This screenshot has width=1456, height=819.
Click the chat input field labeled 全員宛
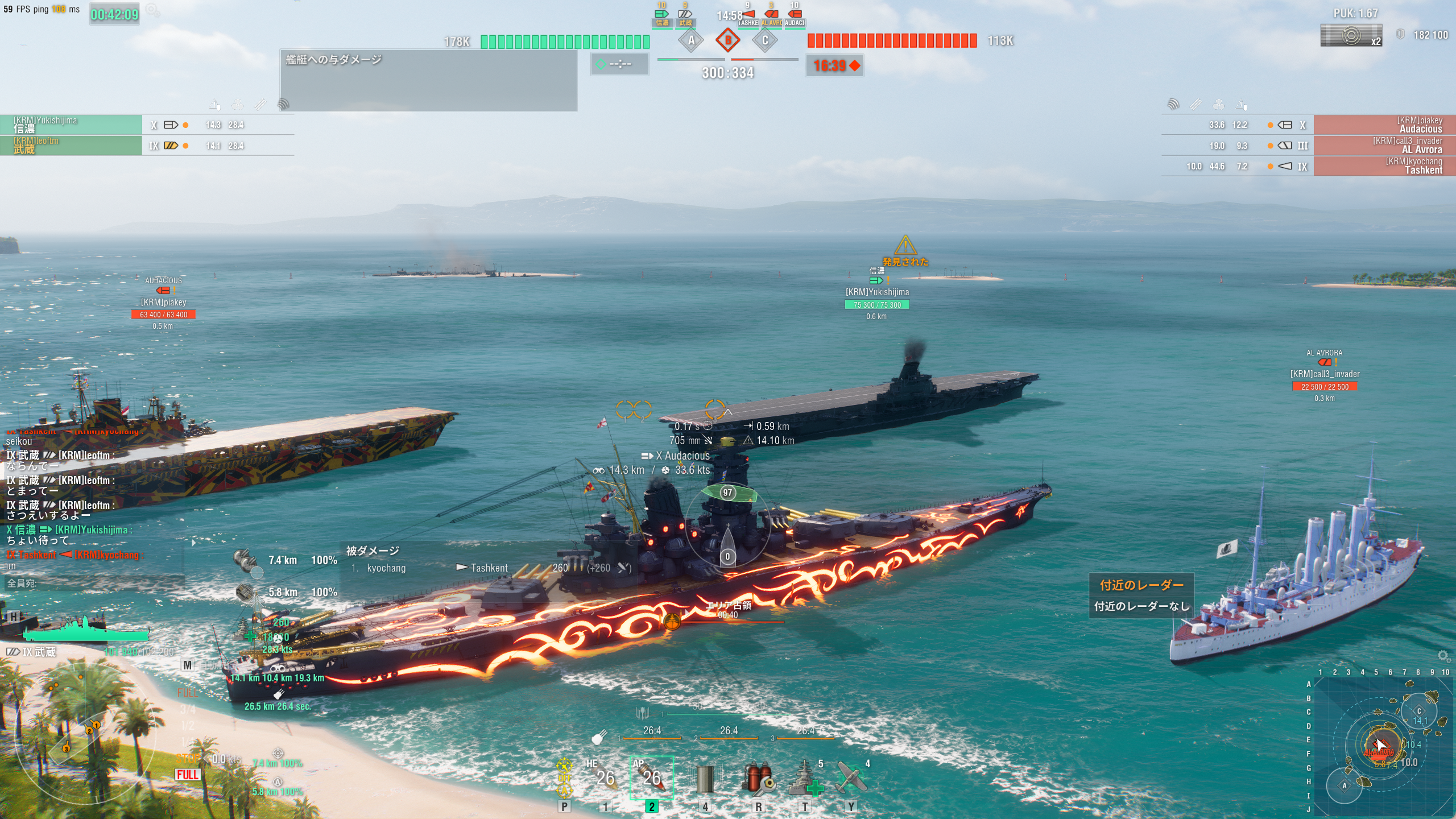[x=94, y=583]
